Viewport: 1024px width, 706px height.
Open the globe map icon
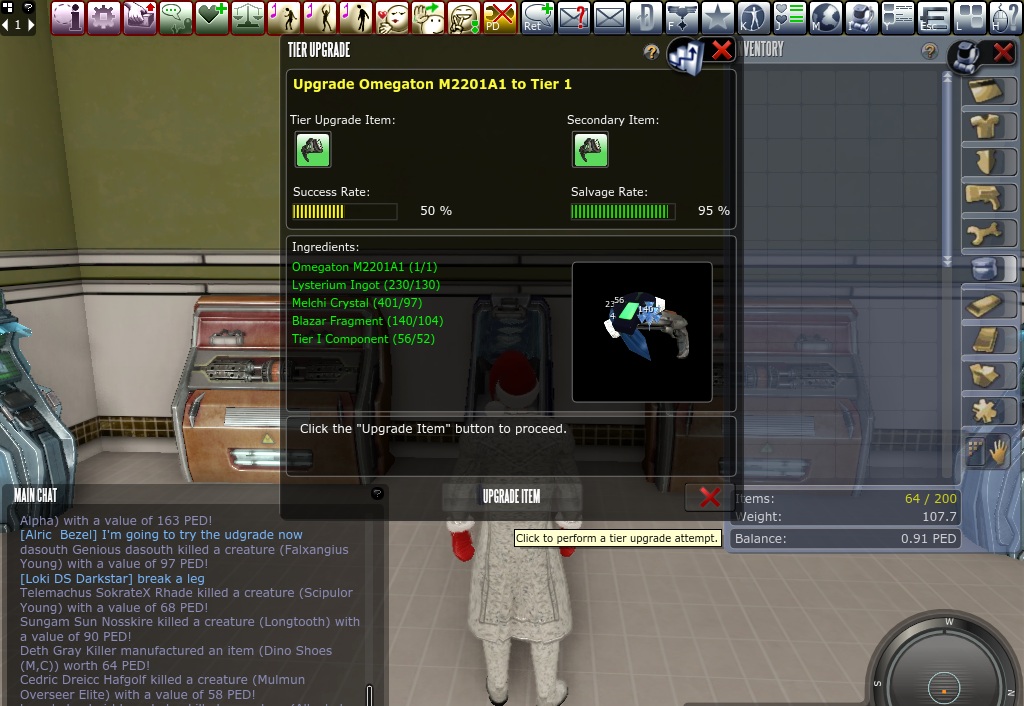click(x=825, y=17)
